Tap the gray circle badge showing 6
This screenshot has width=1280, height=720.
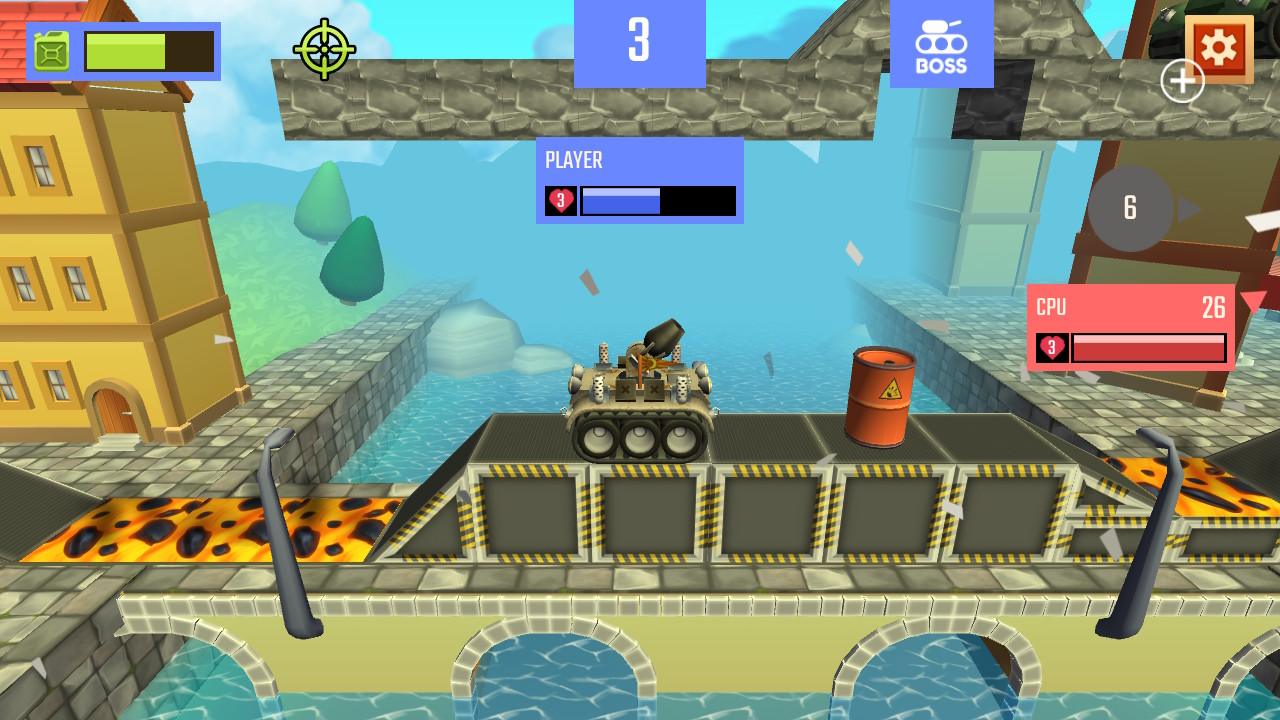click(x=1131, y=209)
